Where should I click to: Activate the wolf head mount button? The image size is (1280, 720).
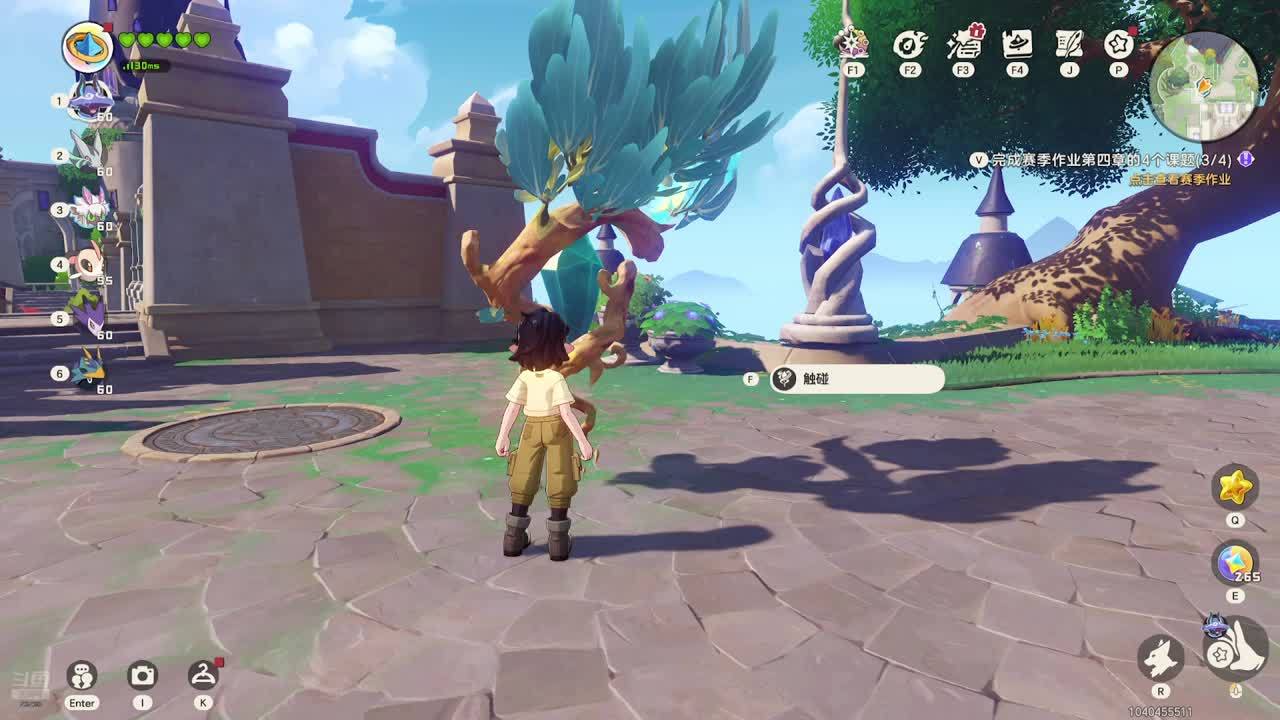[x=1161, y=657]
